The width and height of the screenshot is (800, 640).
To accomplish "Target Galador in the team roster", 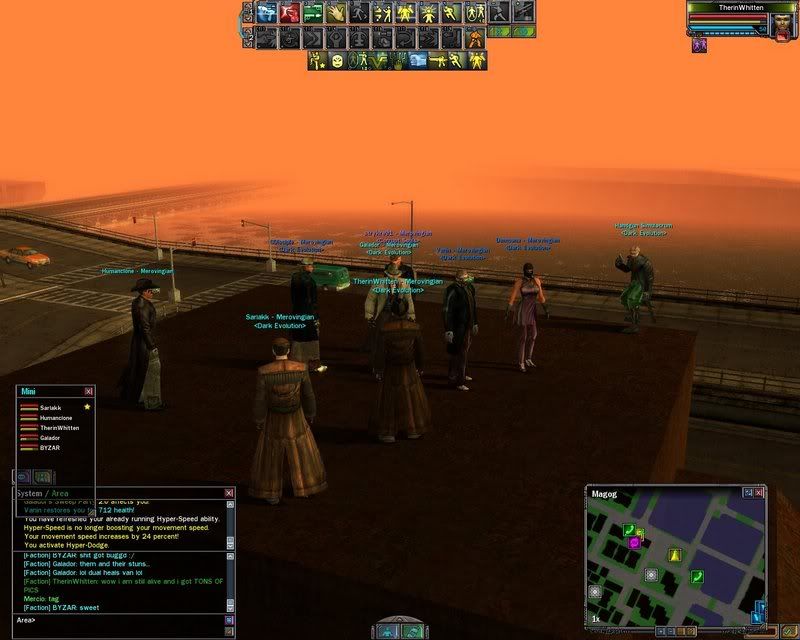I will coord(51,438).
